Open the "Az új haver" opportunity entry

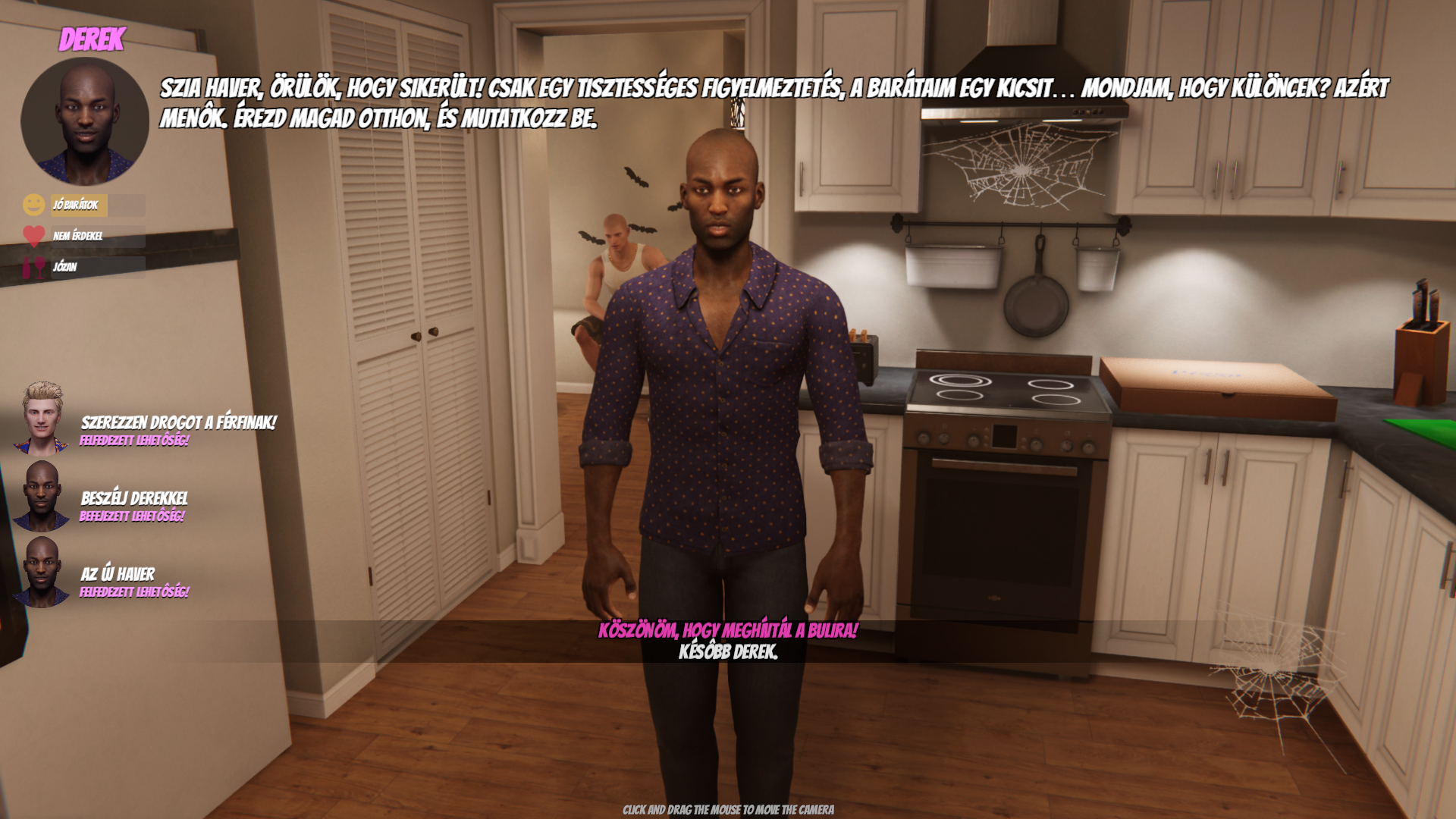click(118, 575)
